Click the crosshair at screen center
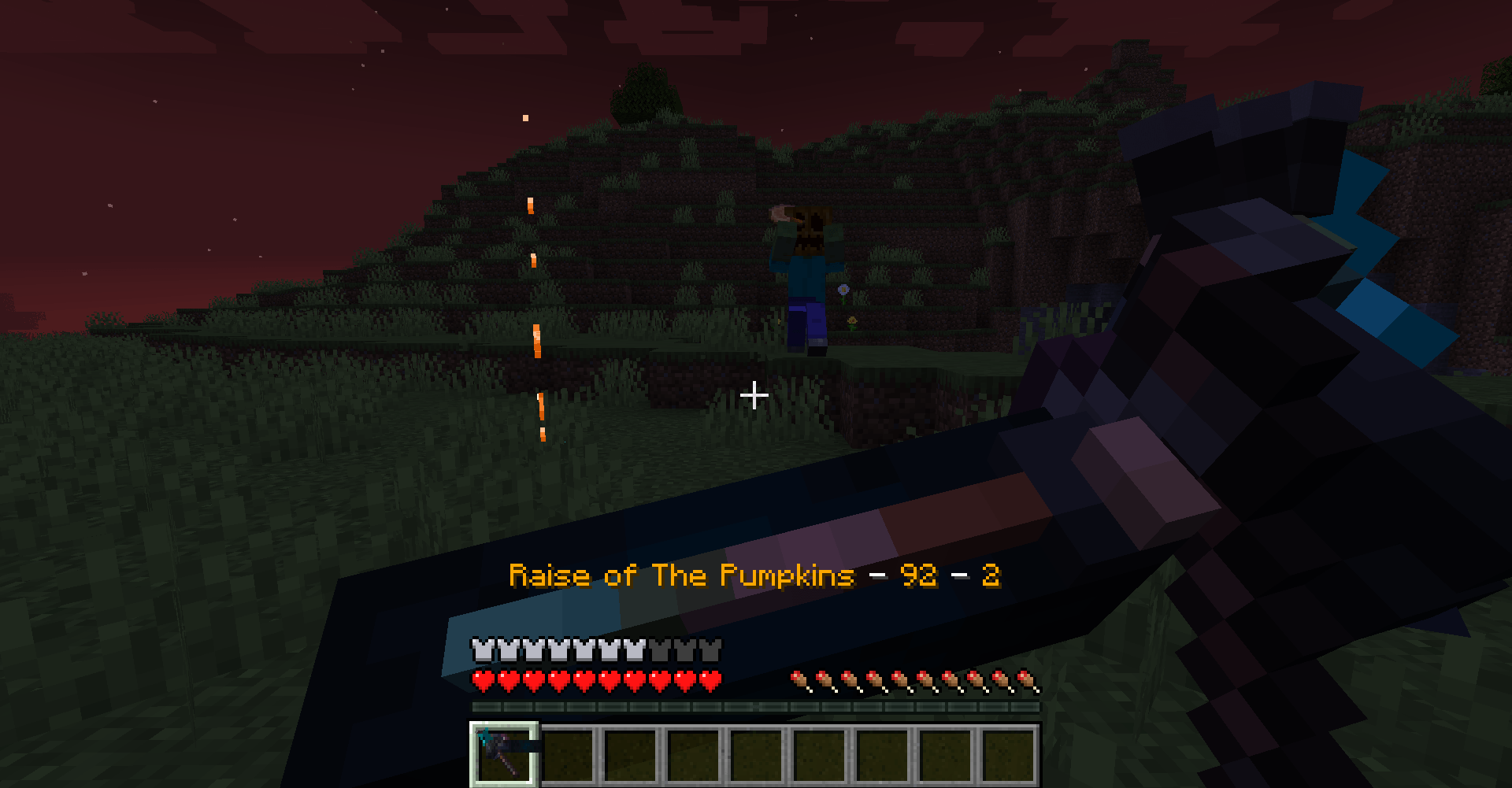Image resolution: width=1512 pixels, height=788 pixels. pos(755,396)
